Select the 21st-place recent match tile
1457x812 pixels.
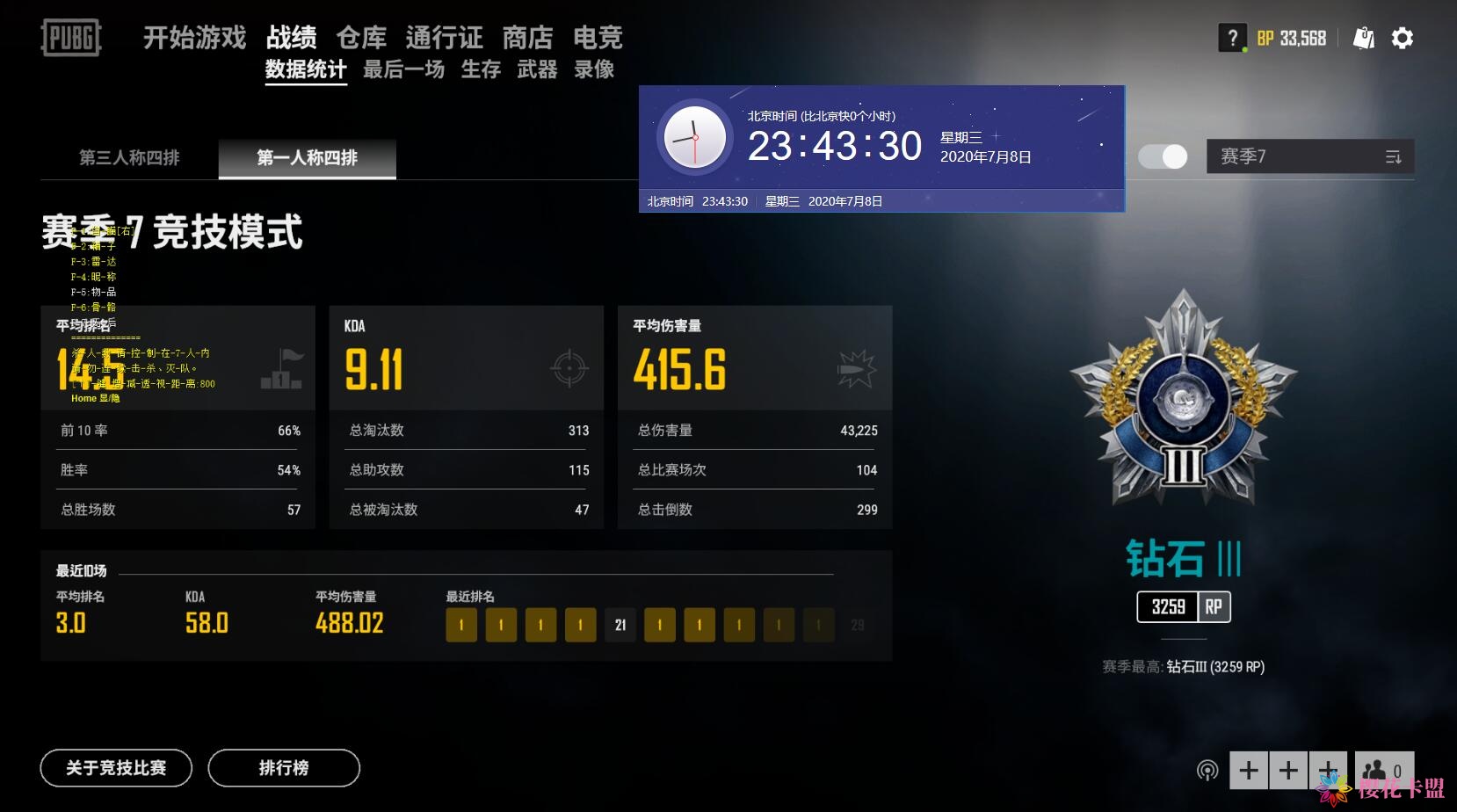pos(620,625)
